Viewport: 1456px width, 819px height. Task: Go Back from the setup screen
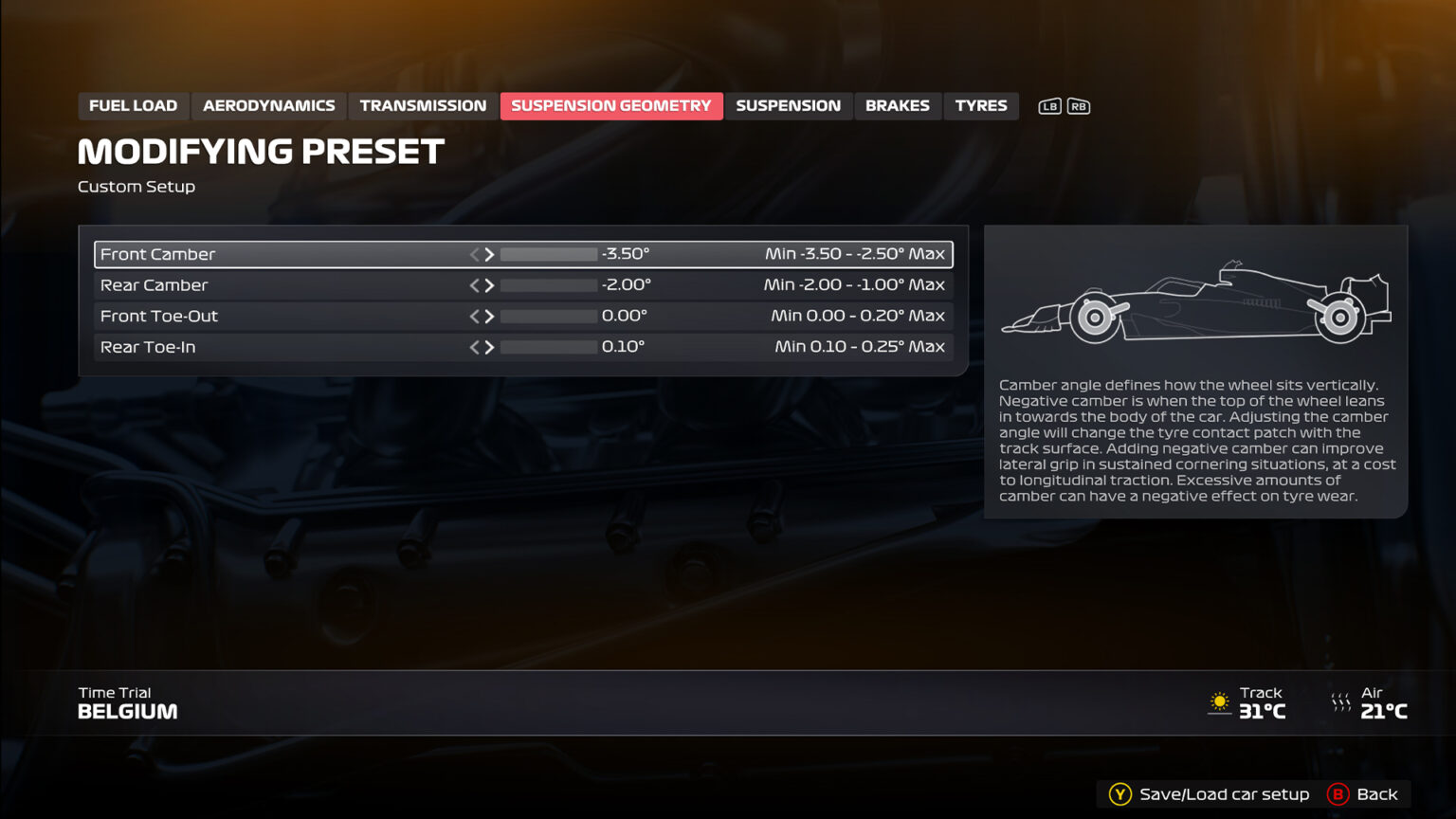pos(1363,794)
